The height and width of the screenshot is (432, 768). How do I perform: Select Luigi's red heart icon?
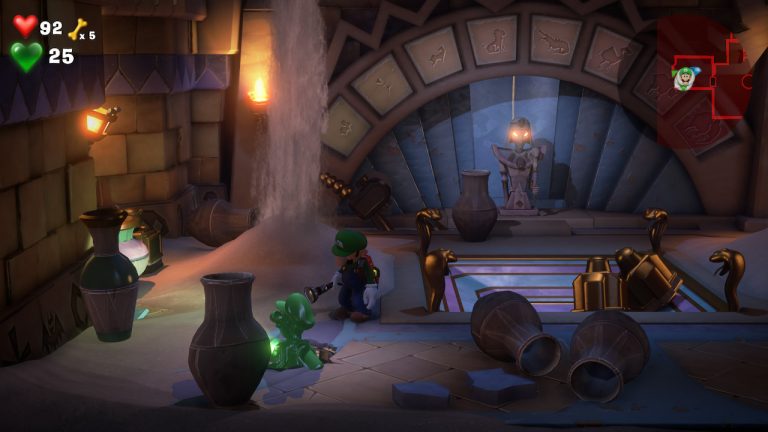pyautogui.click(x=25, y=26)
